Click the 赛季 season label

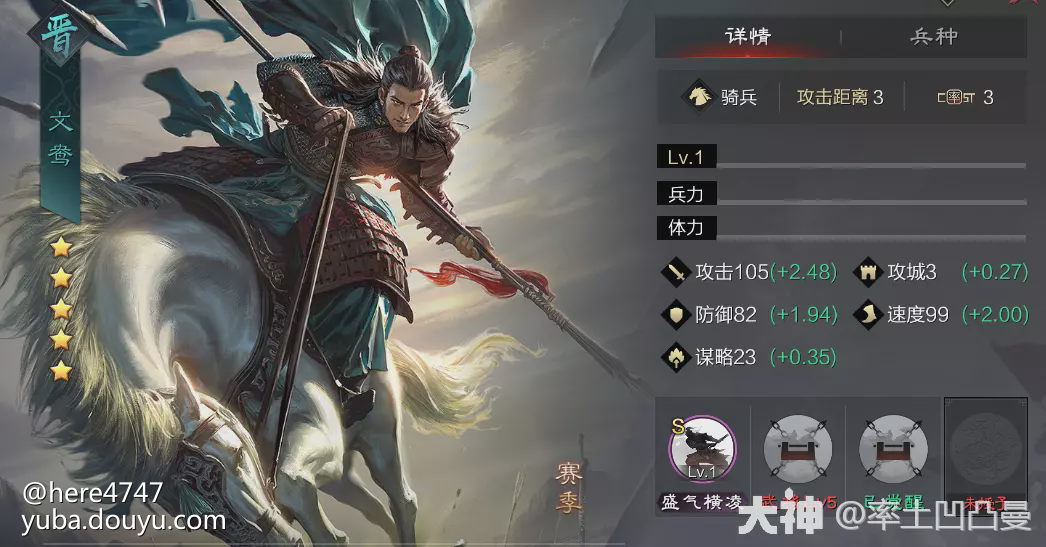point(569,487)
